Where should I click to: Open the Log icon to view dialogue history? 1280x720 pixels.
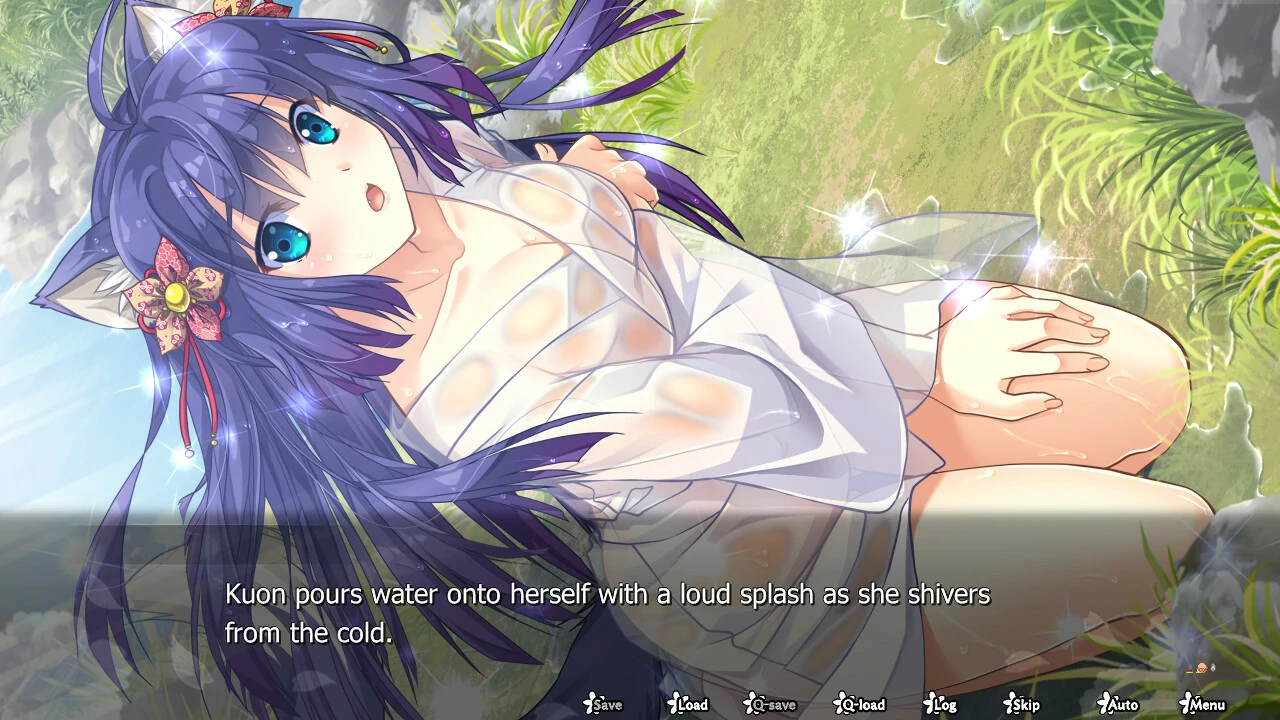click(941, 704)
